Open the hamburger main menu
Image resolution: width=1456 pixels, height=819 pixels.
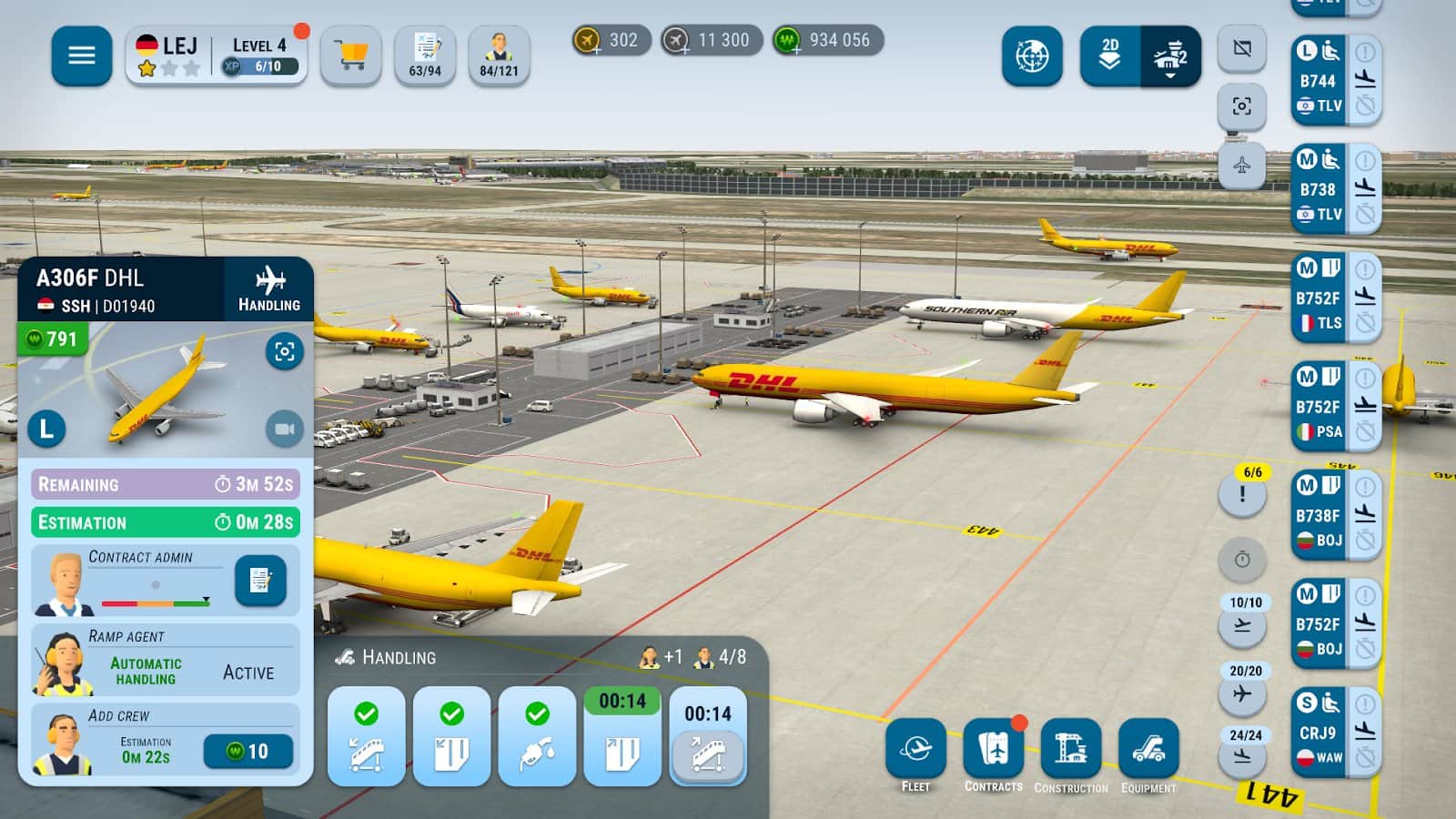(82, 56)
